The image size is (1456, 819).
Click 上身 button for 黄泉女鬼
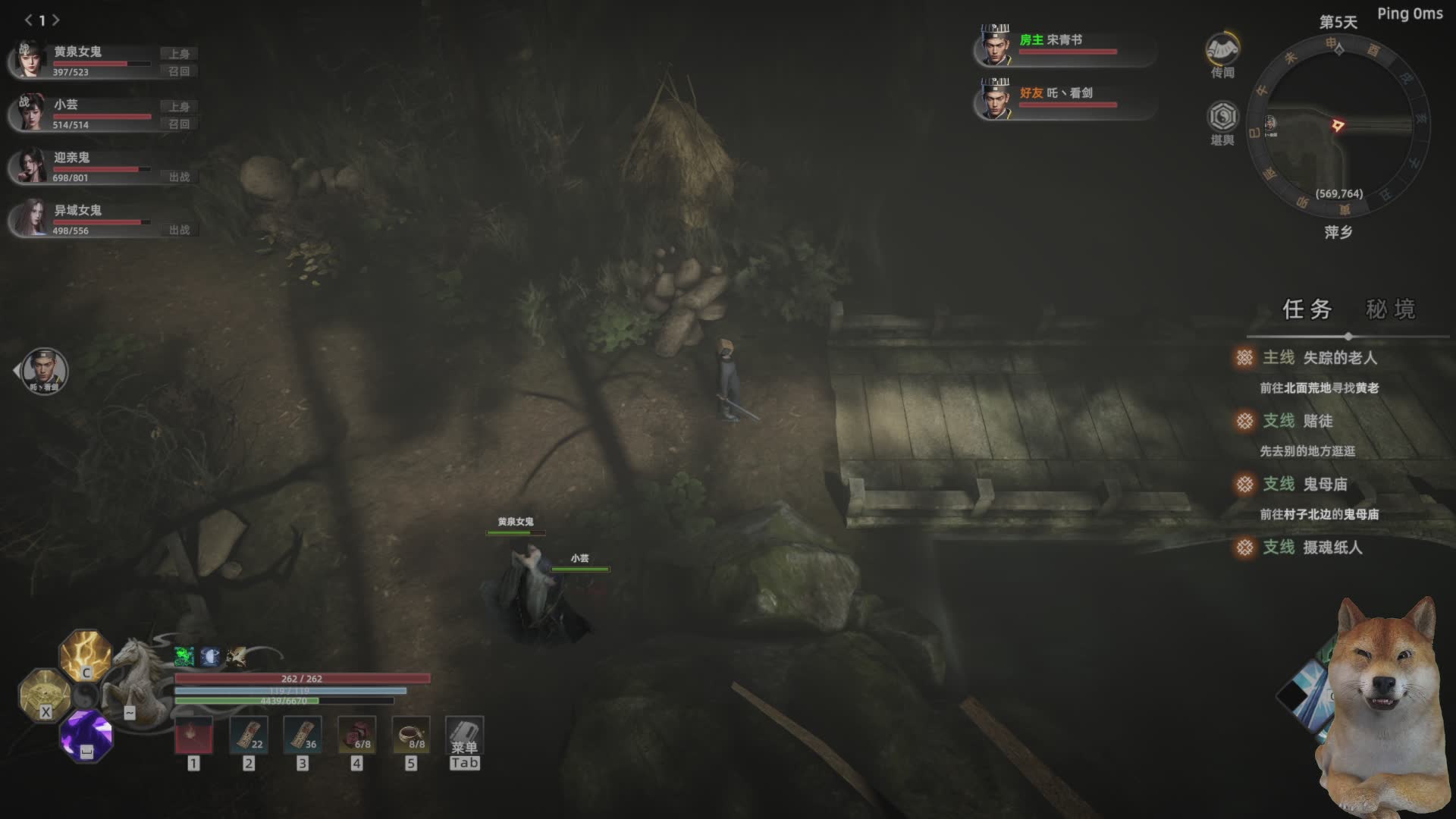coord(179,54)
